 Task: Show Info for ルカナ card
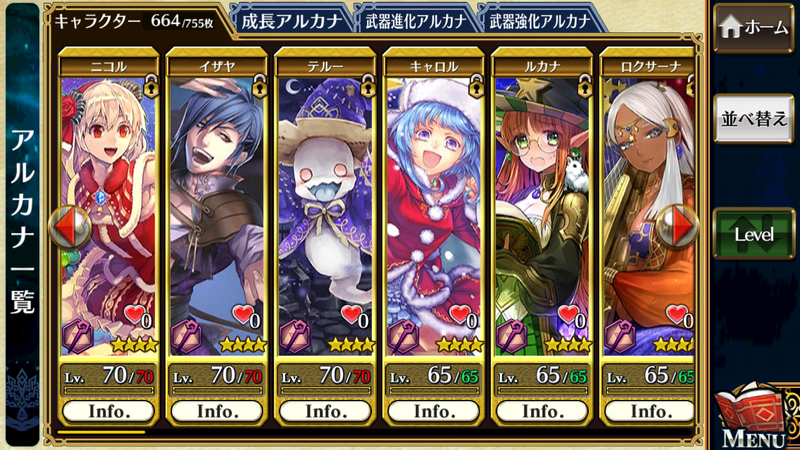[542, 411]
